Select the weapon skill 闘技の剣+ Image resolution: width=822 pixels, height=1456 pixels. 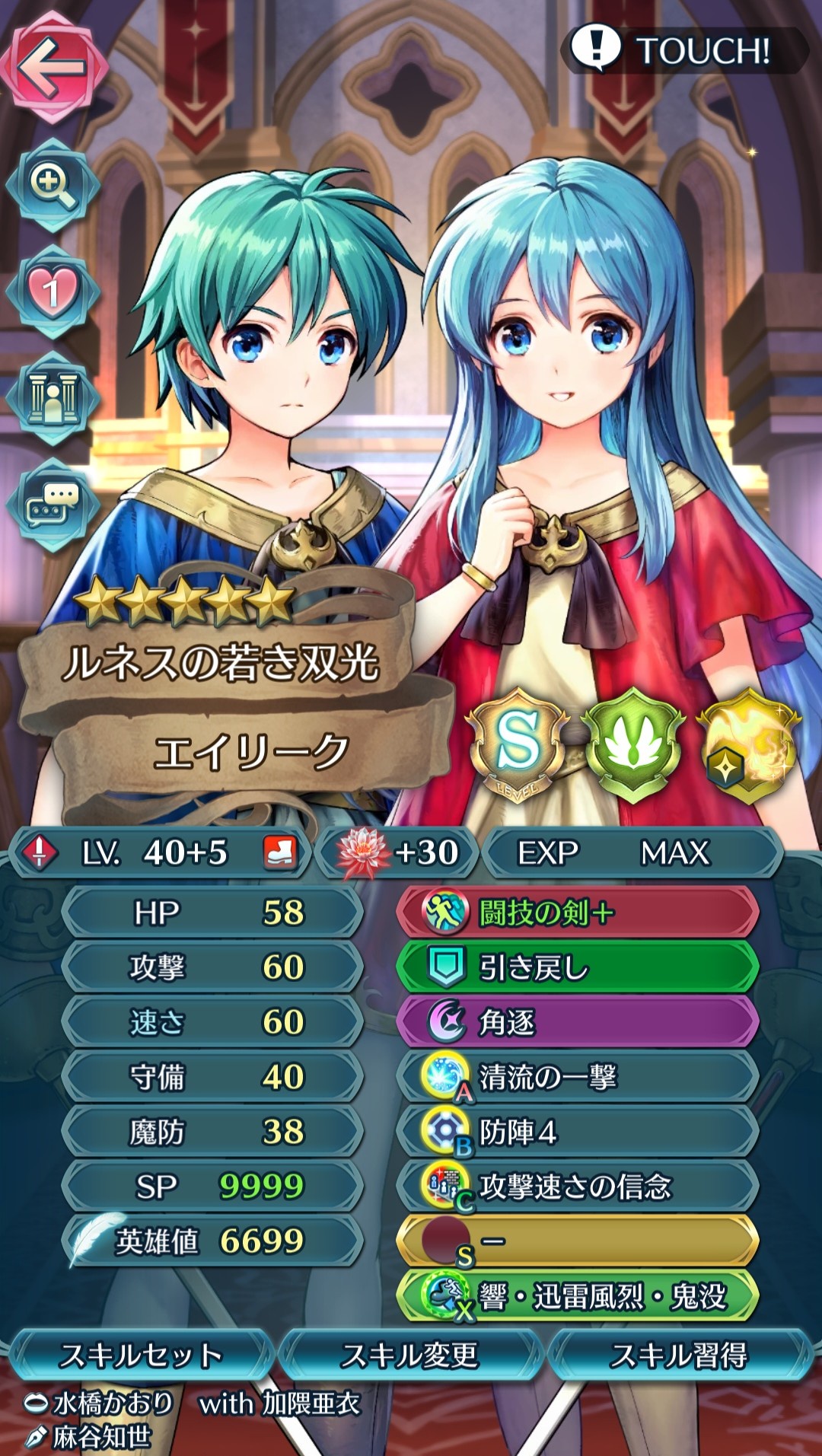577,913
